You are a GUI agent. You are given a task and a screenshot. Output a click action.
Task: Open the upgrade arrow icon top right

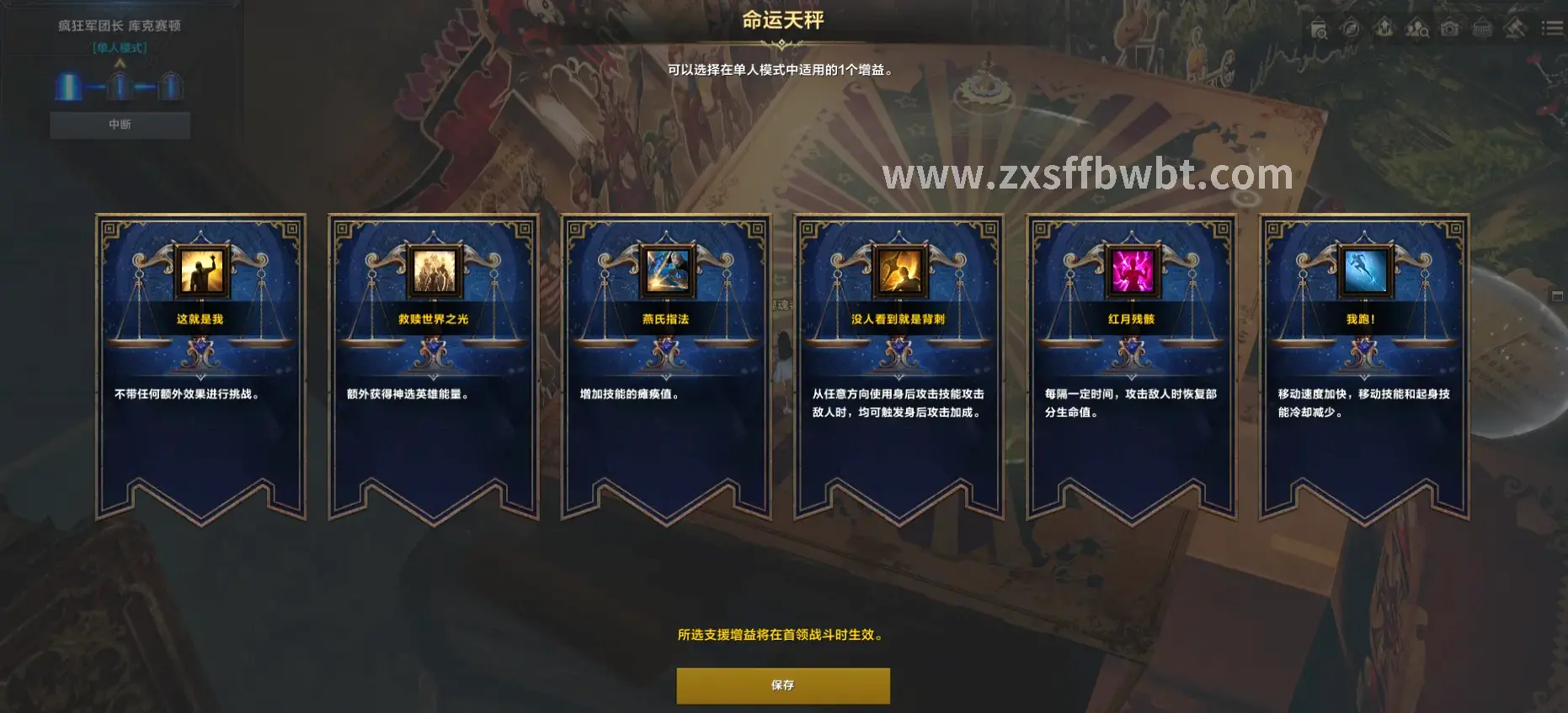[x=1384, y=29]
